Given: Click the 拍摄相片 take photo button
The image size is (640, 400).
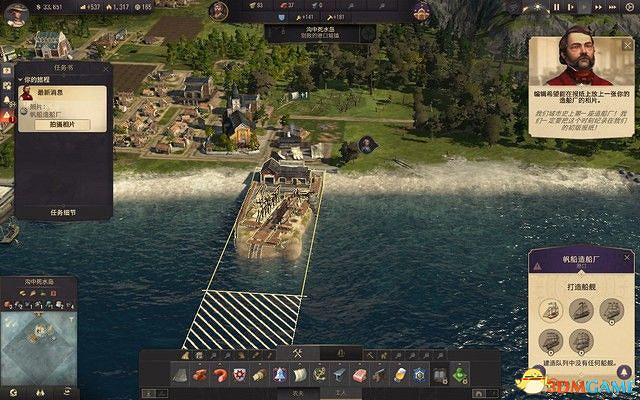Looking at the screenshot, I should coord(62,125).
